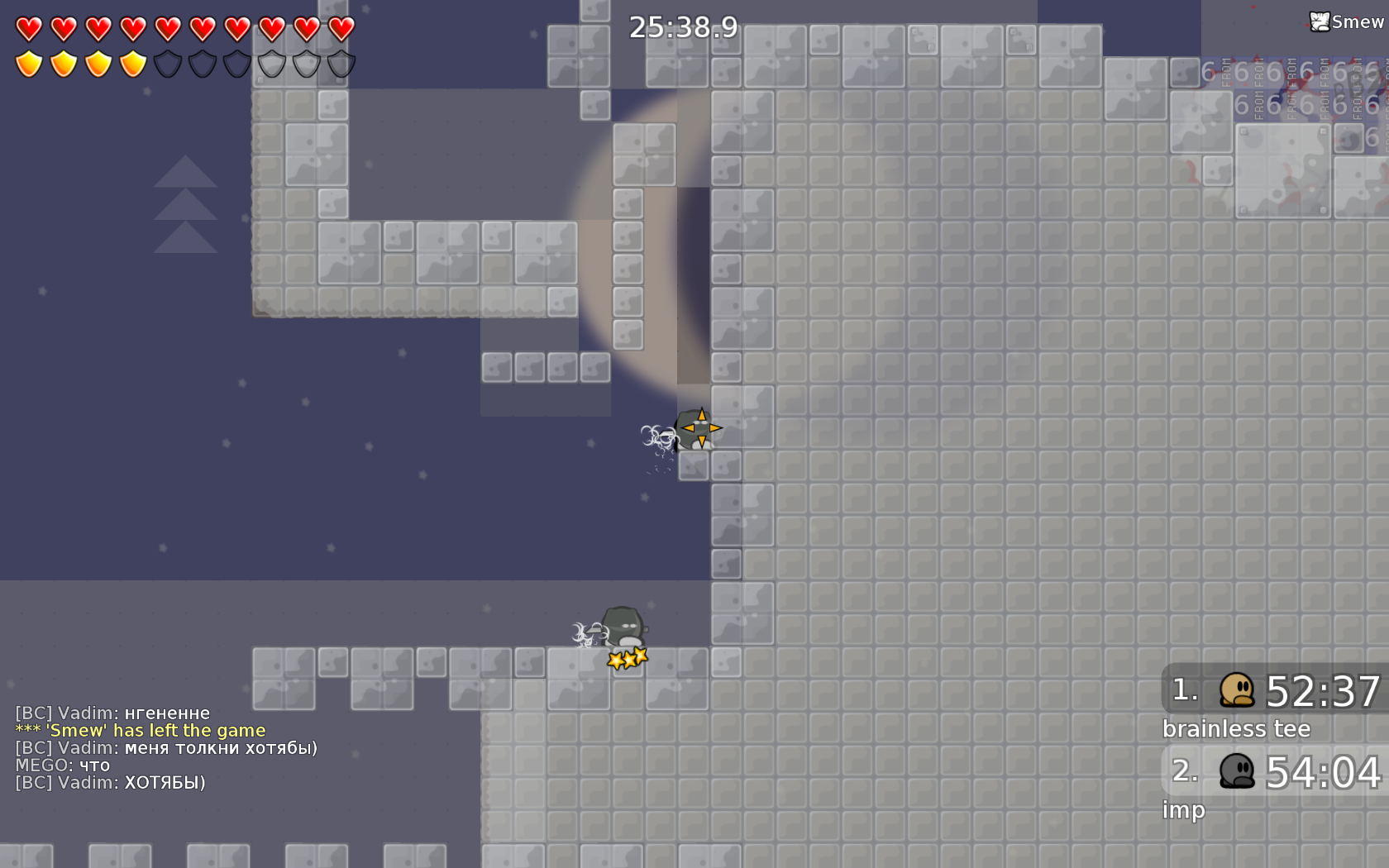Viewport: 1389px width, 868px height.
Task: Expand the bottom triangle in the arrow column
Action: pyautogui.click(x=187, y=241)
